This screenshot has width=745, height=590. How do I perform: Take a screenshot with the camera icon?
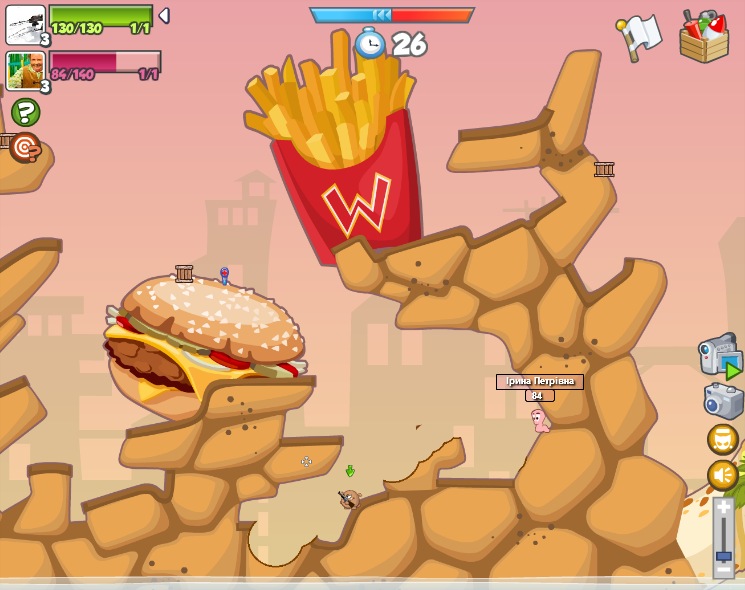click(x=723, y=400)
